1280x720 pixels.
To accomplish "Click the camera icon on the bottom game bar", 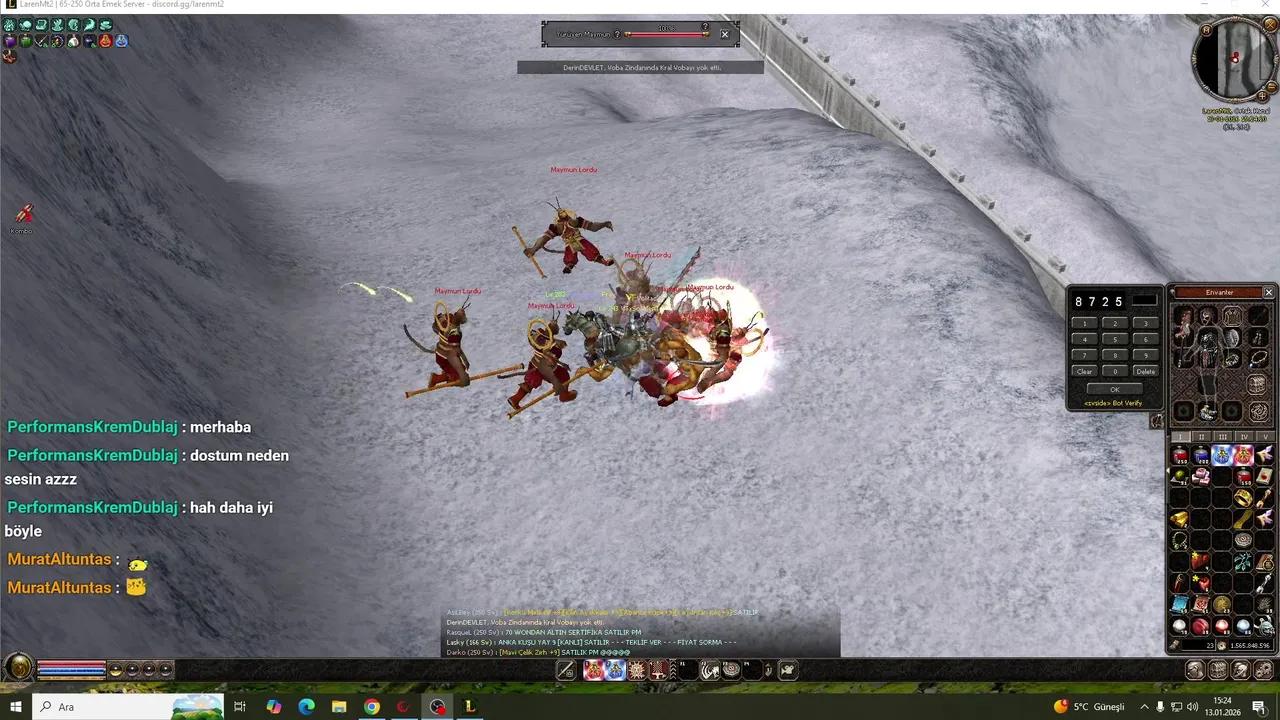I will pos(787,670).
